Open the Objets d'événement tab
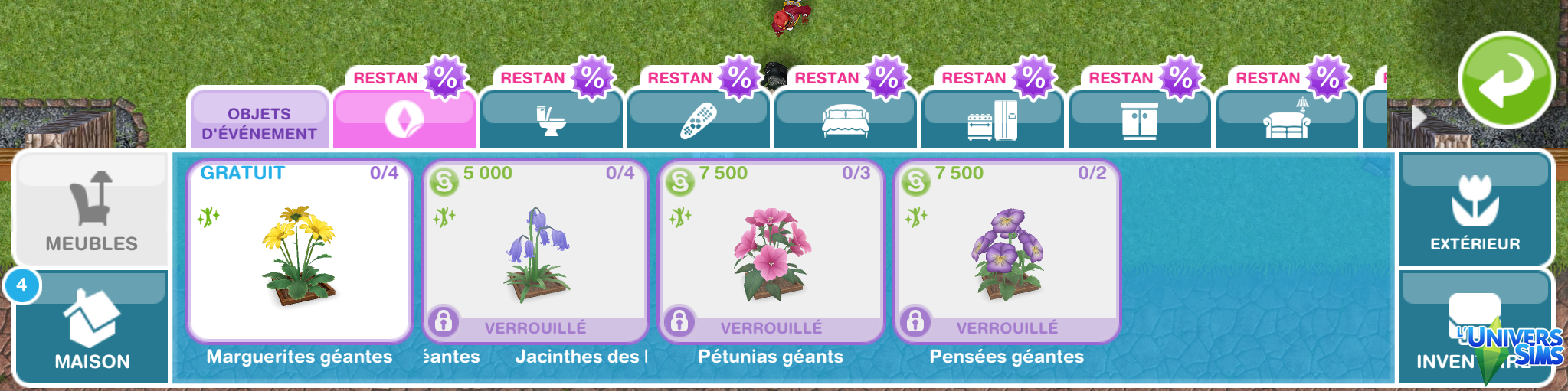Screen dimensions: 1568x391 point(259,122)
